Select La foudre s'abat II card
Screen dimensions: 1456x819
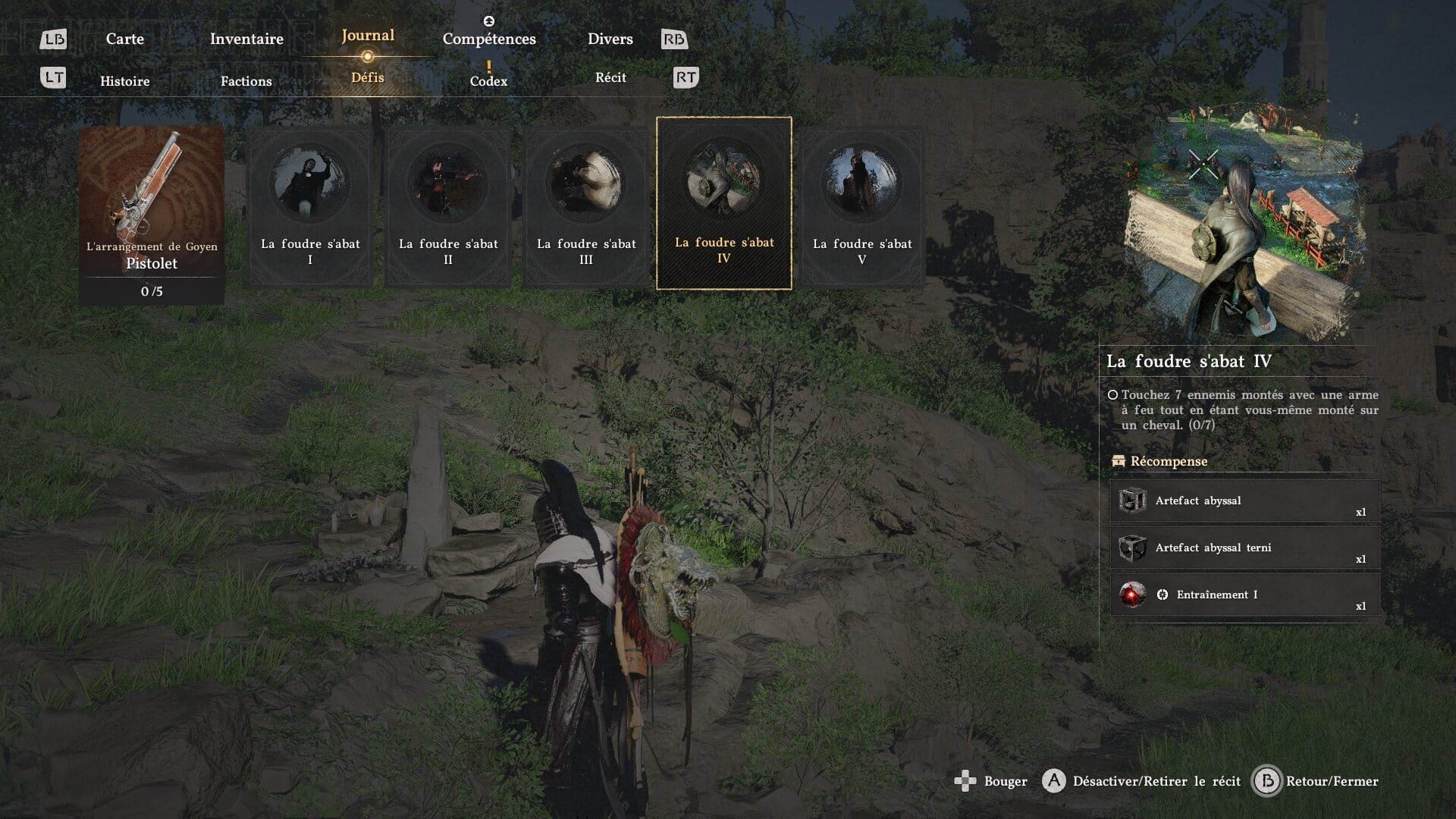(x=448, y=206)
